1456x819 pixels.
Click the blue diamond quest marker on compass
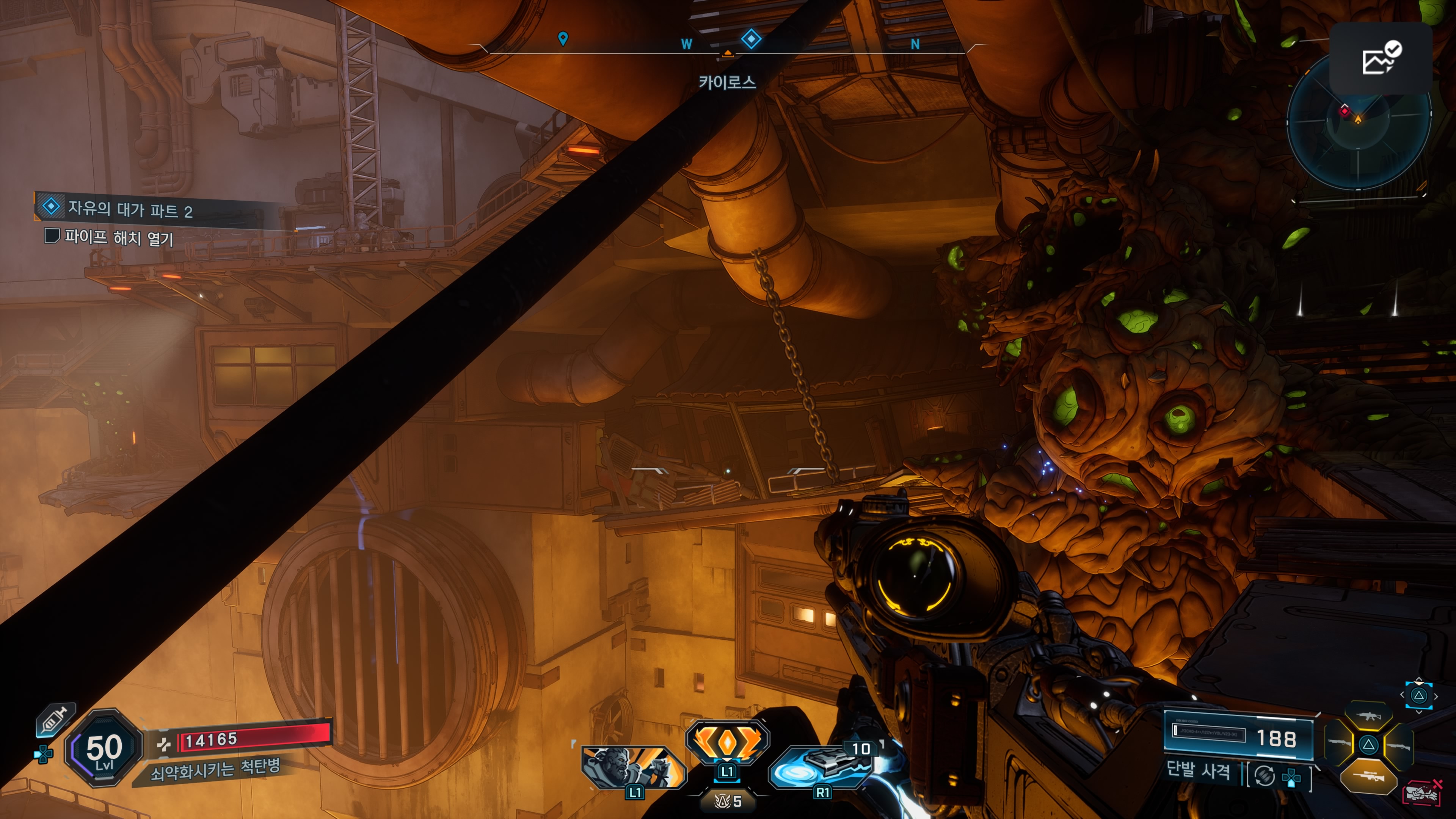751,39
